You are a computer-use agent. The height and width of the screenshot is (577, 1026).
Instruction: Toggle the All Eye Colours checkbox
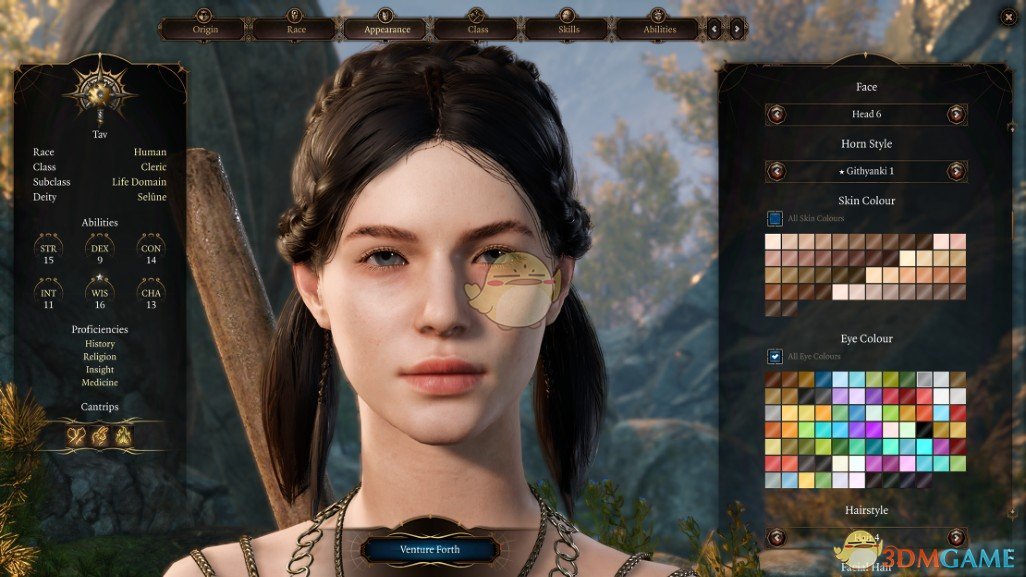(775, 356)
